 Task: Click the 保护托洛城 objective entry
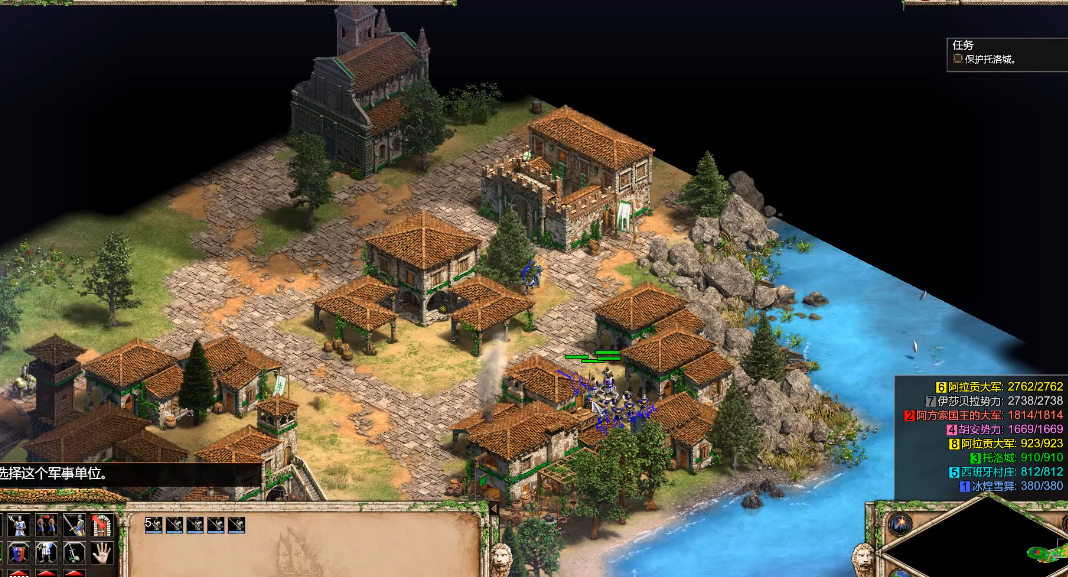(x=990, y=60)
